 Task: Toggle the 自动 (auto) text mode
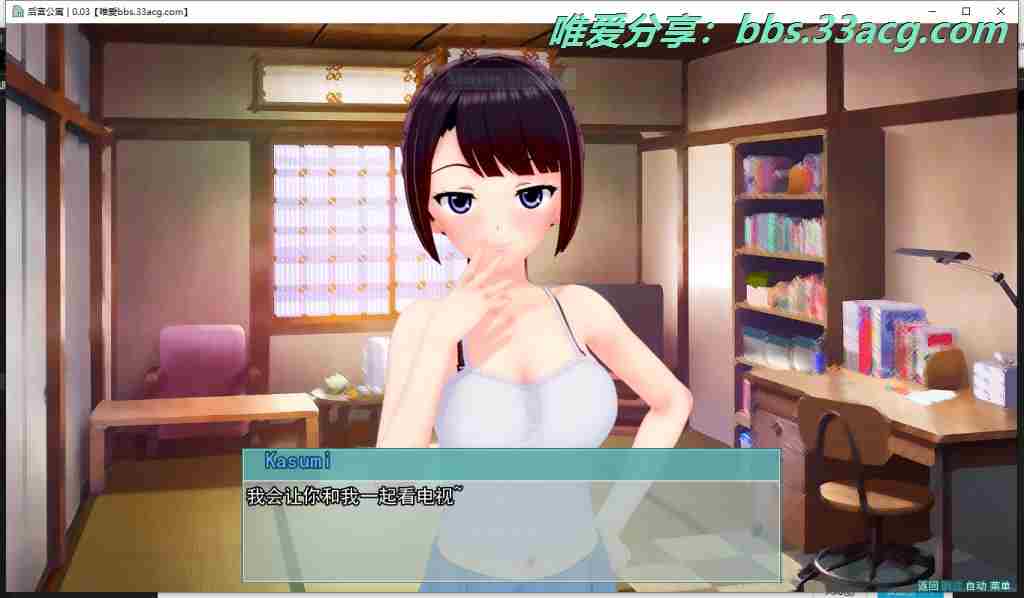pos(975,586)
